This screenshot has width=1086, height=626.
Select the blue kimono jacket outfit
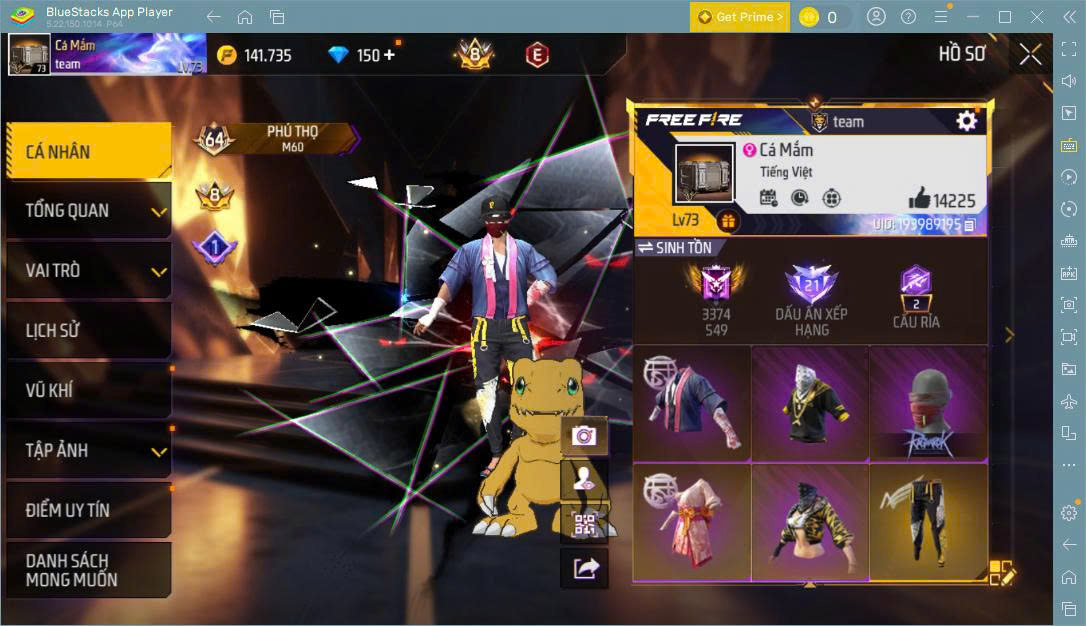691,403
